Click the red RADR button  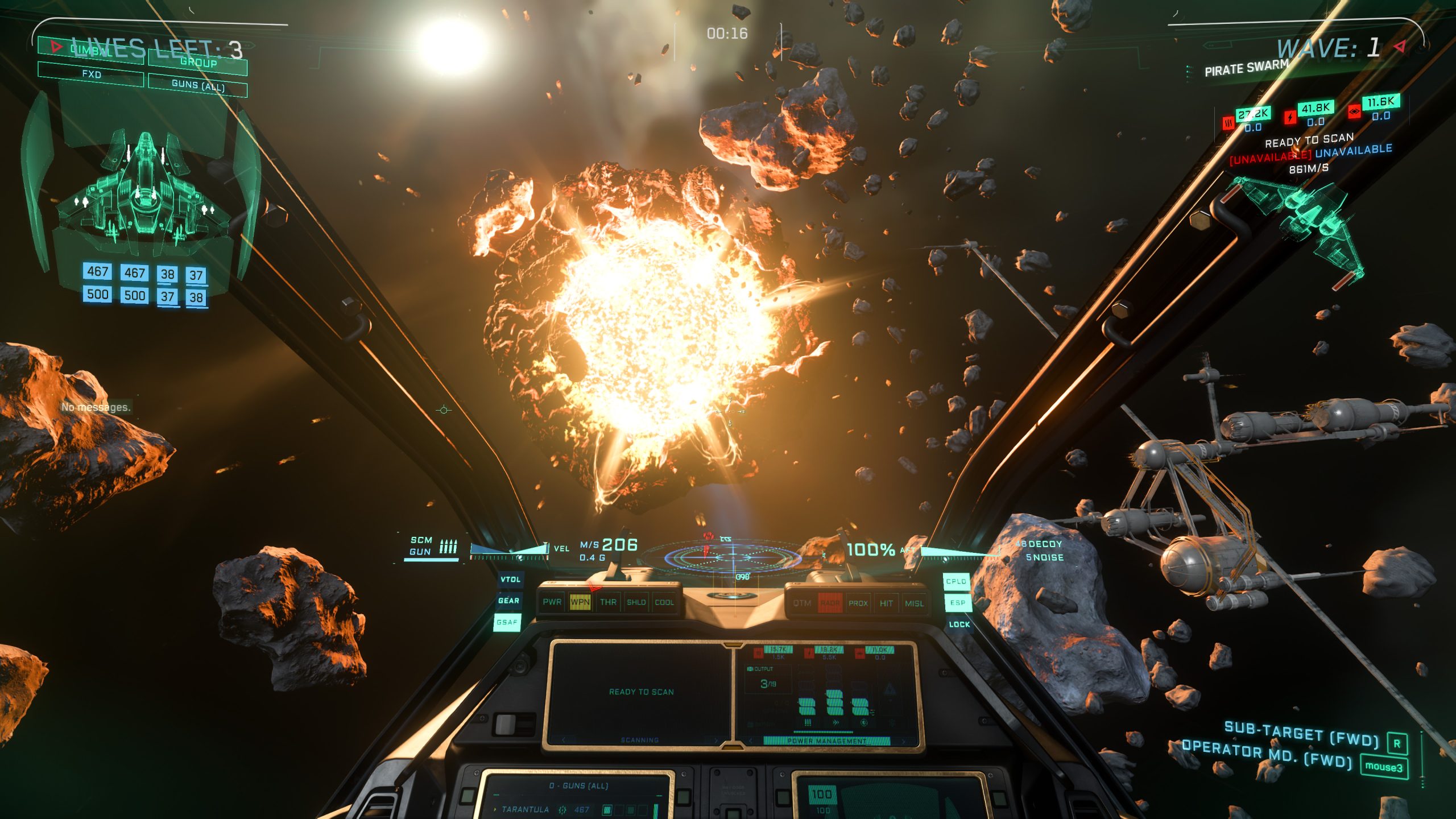pyautogui.click(x=830, y=603)
